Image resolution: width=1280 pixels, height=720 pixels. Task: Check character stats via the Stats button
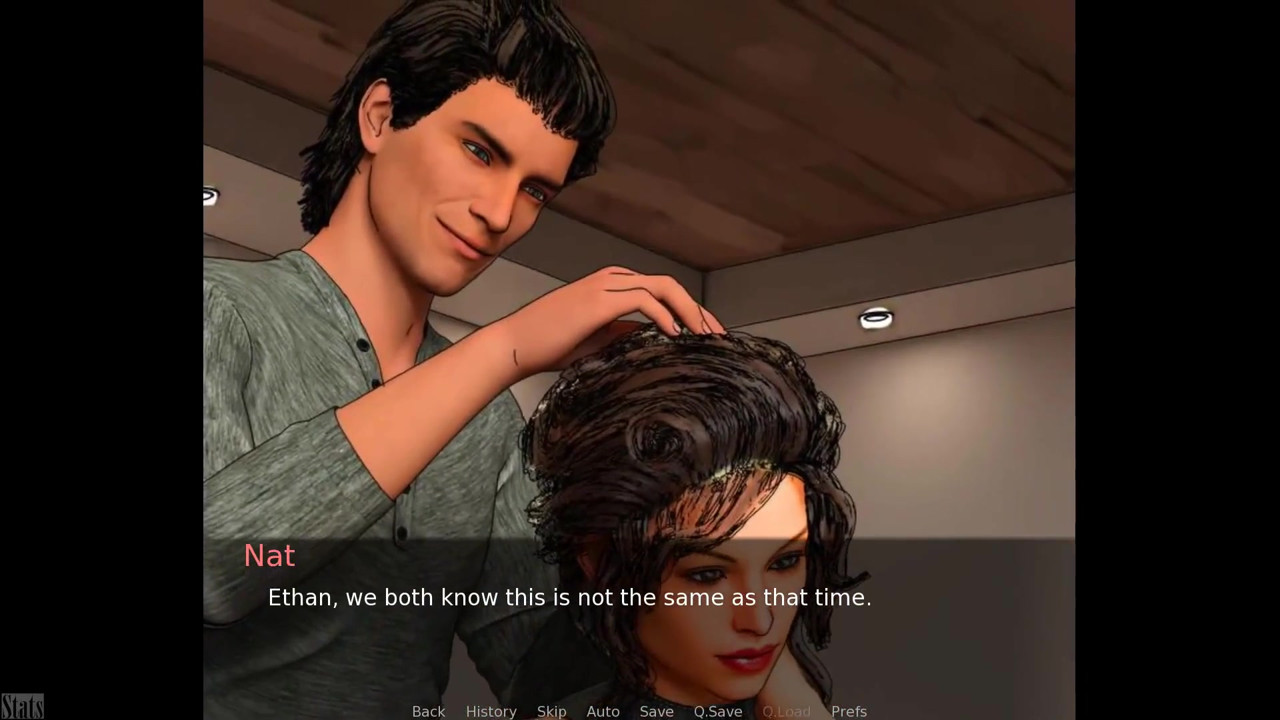22,705
